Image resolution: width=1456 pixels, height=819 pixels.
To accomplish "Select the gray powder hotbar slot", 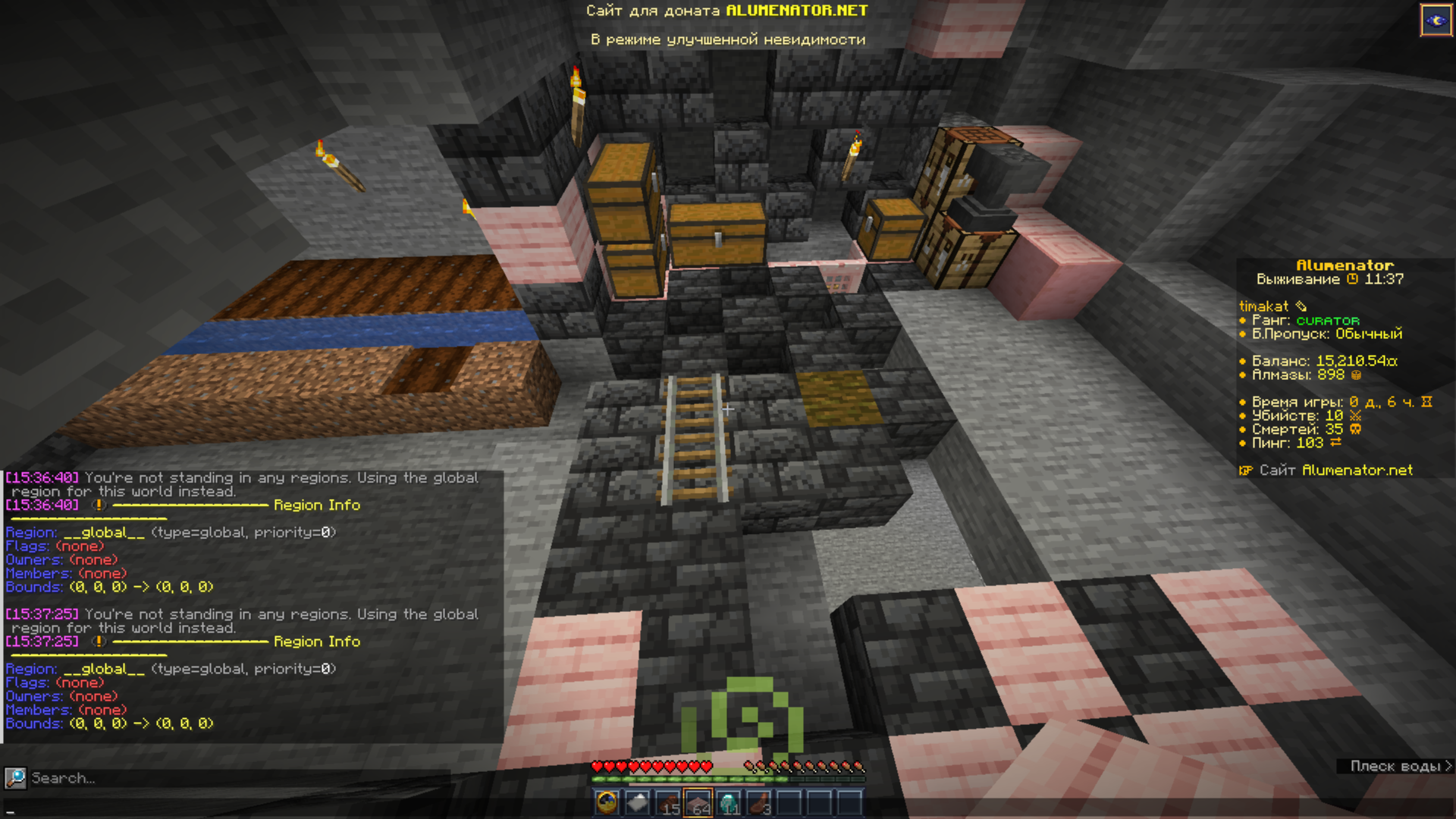I will pos(638,802).
